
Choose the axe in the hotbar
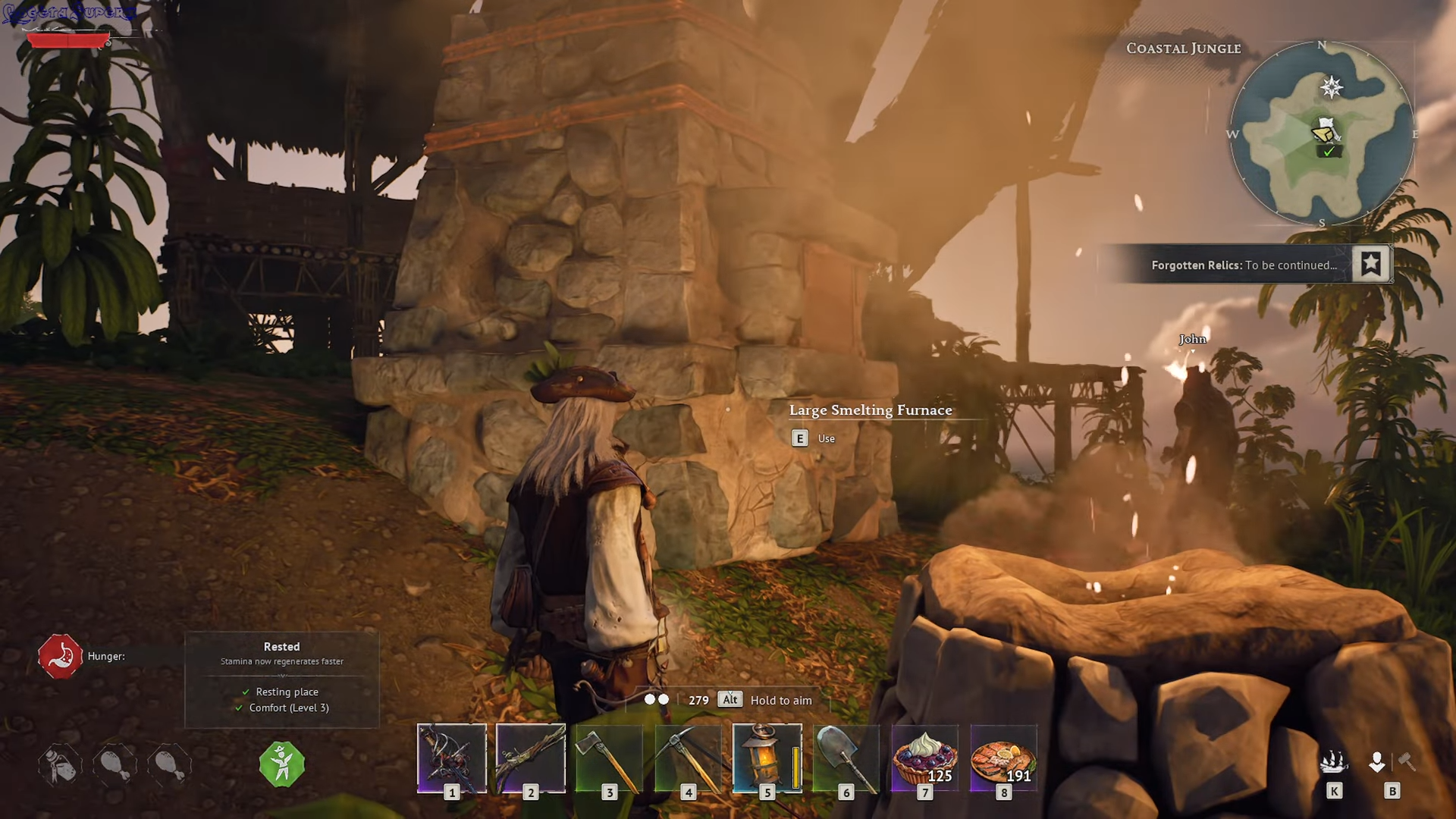click(610, 758)
